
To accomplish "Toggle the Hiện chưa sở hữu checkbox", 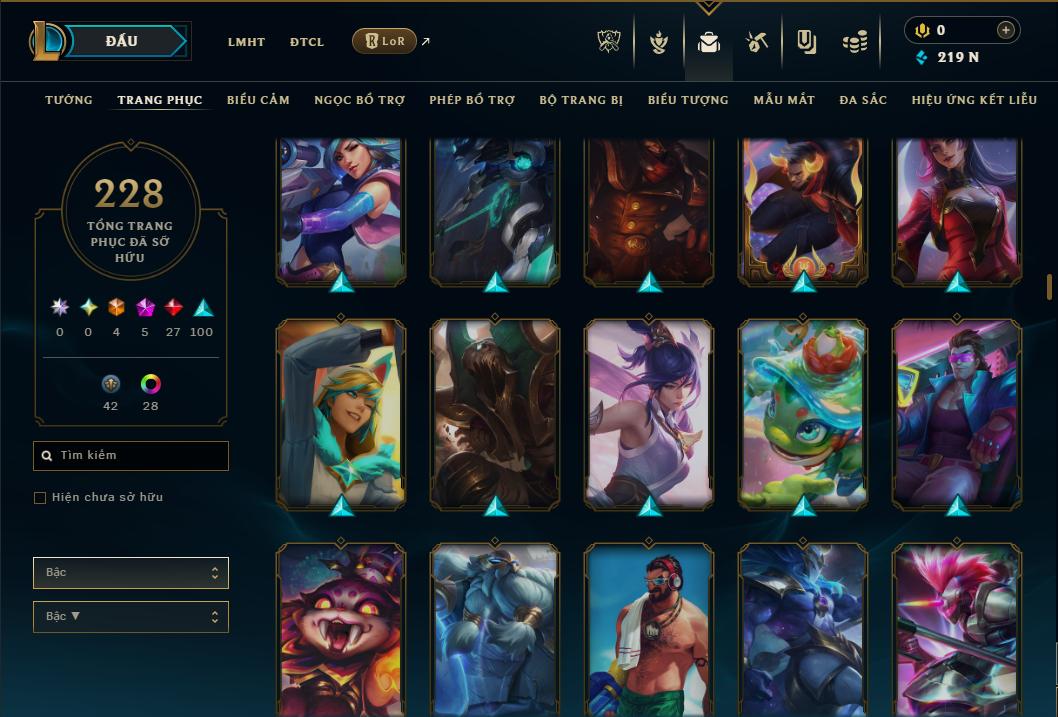I will 40,498.
